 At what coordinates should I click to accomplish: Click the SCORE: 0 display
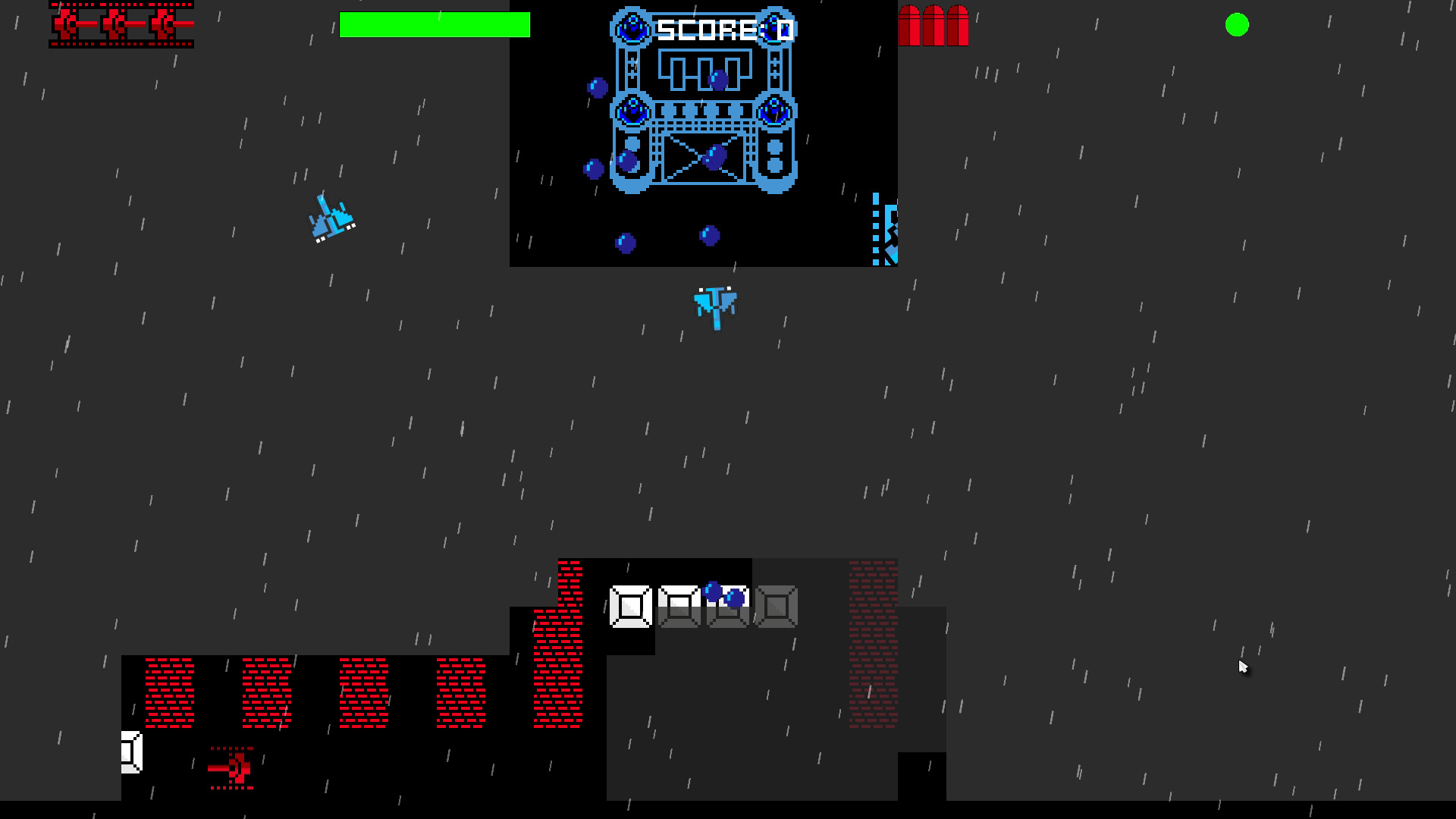[724, 29]
